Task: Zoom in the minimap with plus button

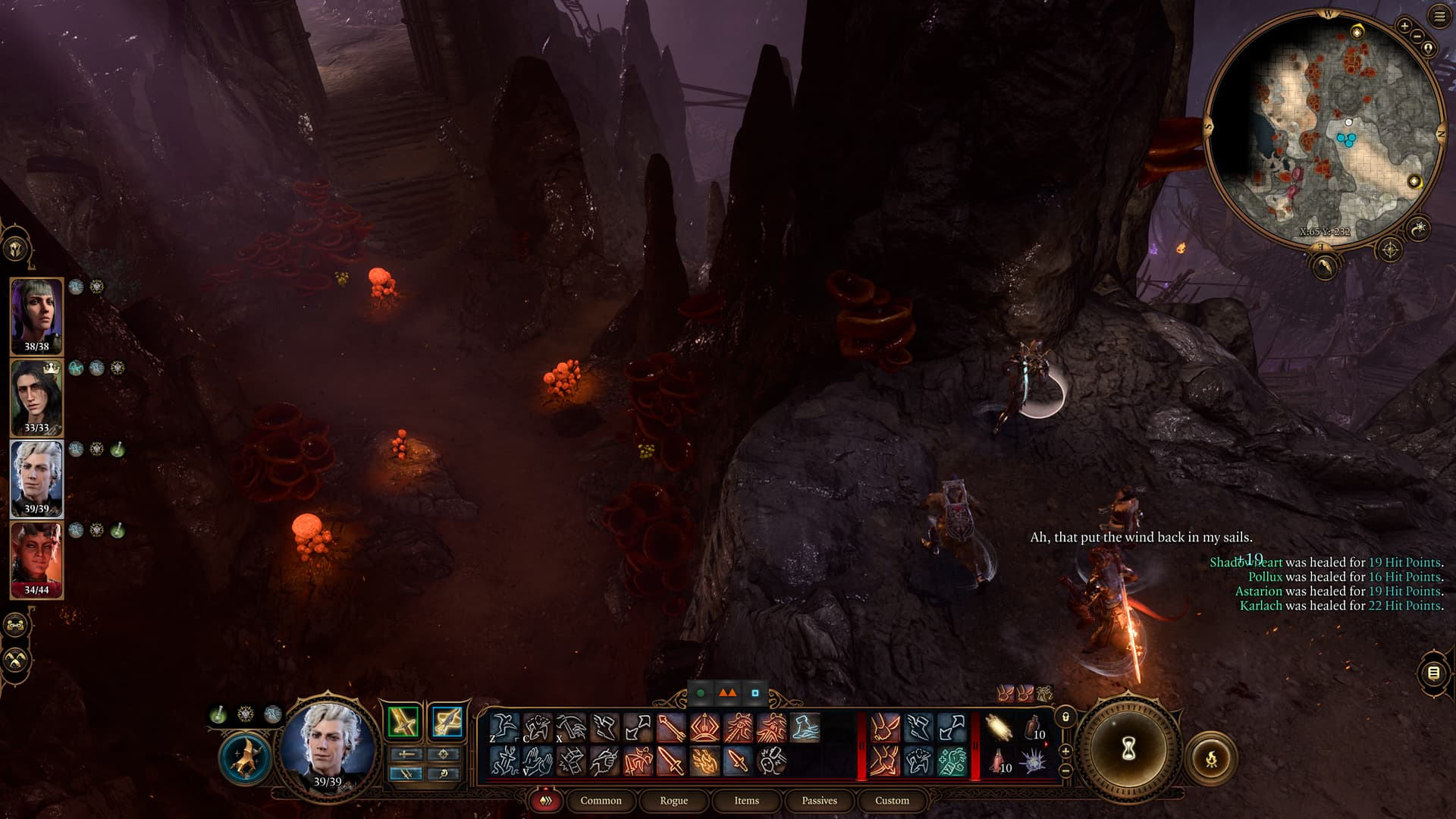Action: [x=1404, y=27]
